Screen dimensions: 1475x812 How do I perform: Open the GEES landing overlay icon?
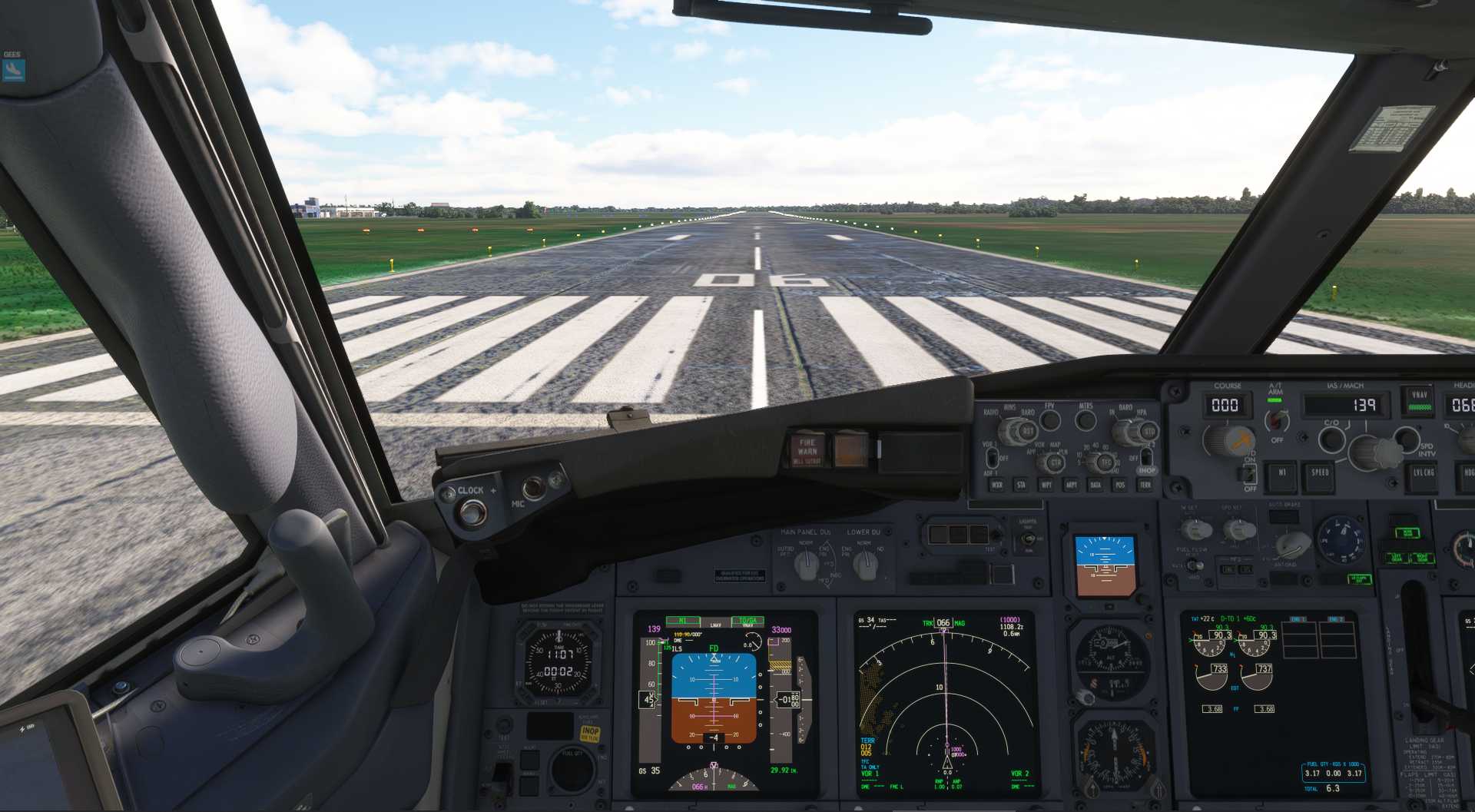click(x=13, y=70)
